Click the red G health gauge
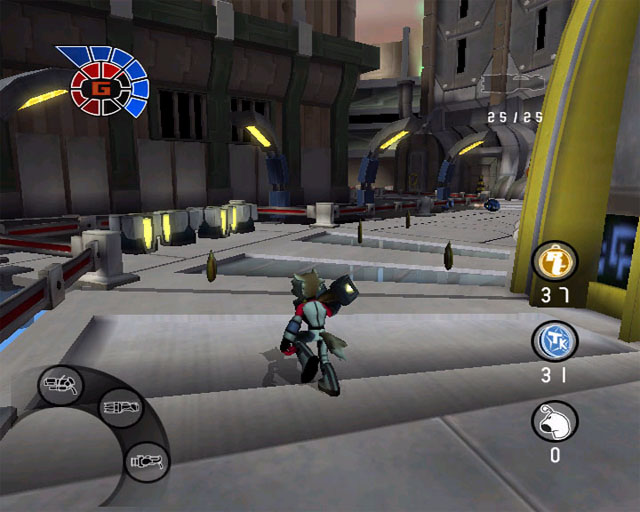Image resolution: width=640 pixels, height=512 pixels. coord(100,87)
